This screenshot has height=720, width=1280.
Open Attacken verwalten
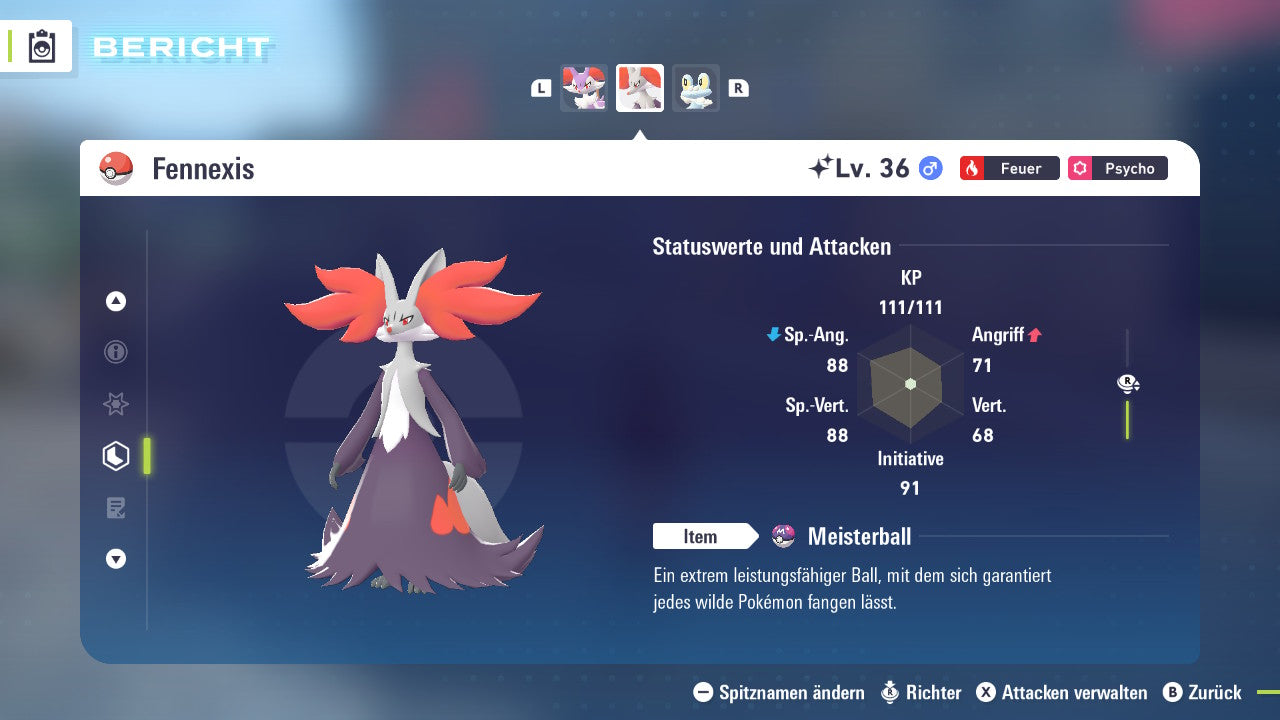coord(1065,692)
